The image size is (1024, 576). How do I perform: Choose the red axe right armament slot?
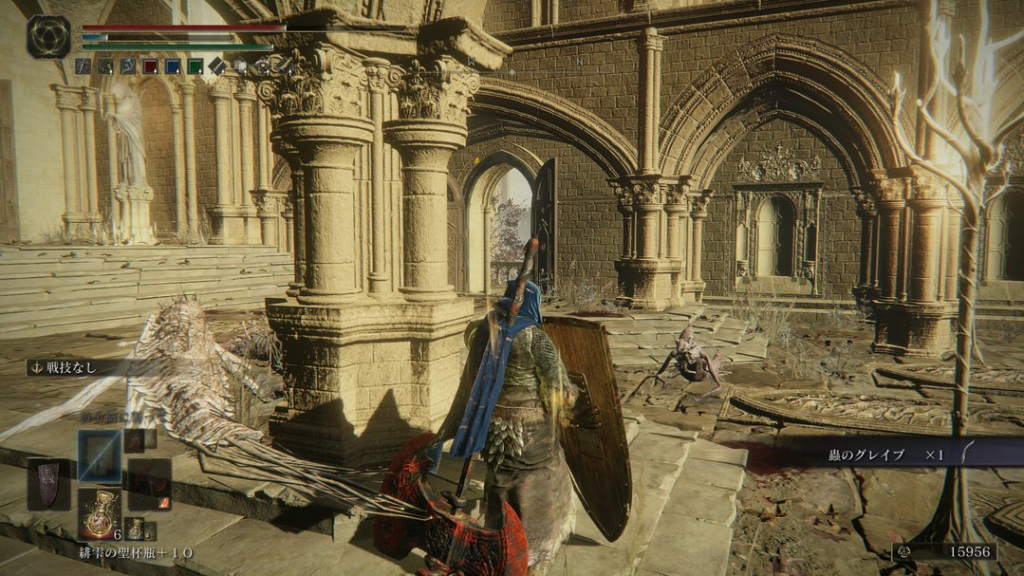(149, 483)
